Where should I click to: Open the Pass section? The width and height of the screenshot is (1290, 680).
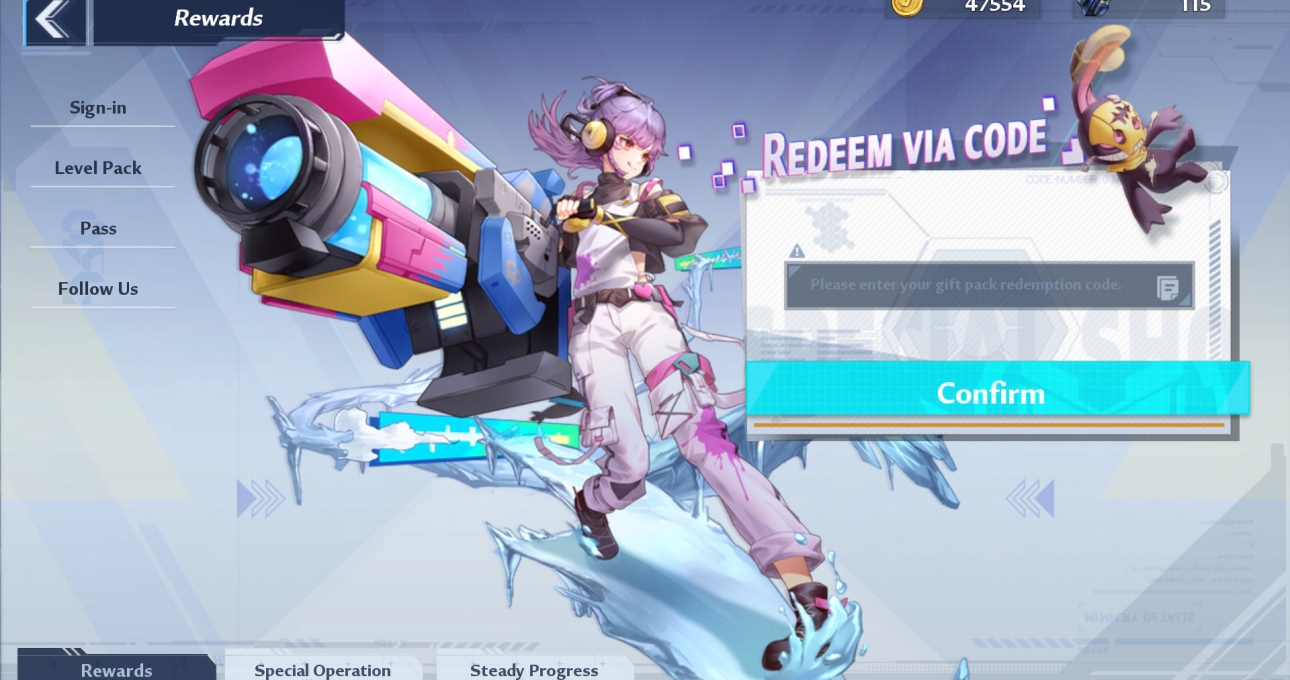click(98, 228)
